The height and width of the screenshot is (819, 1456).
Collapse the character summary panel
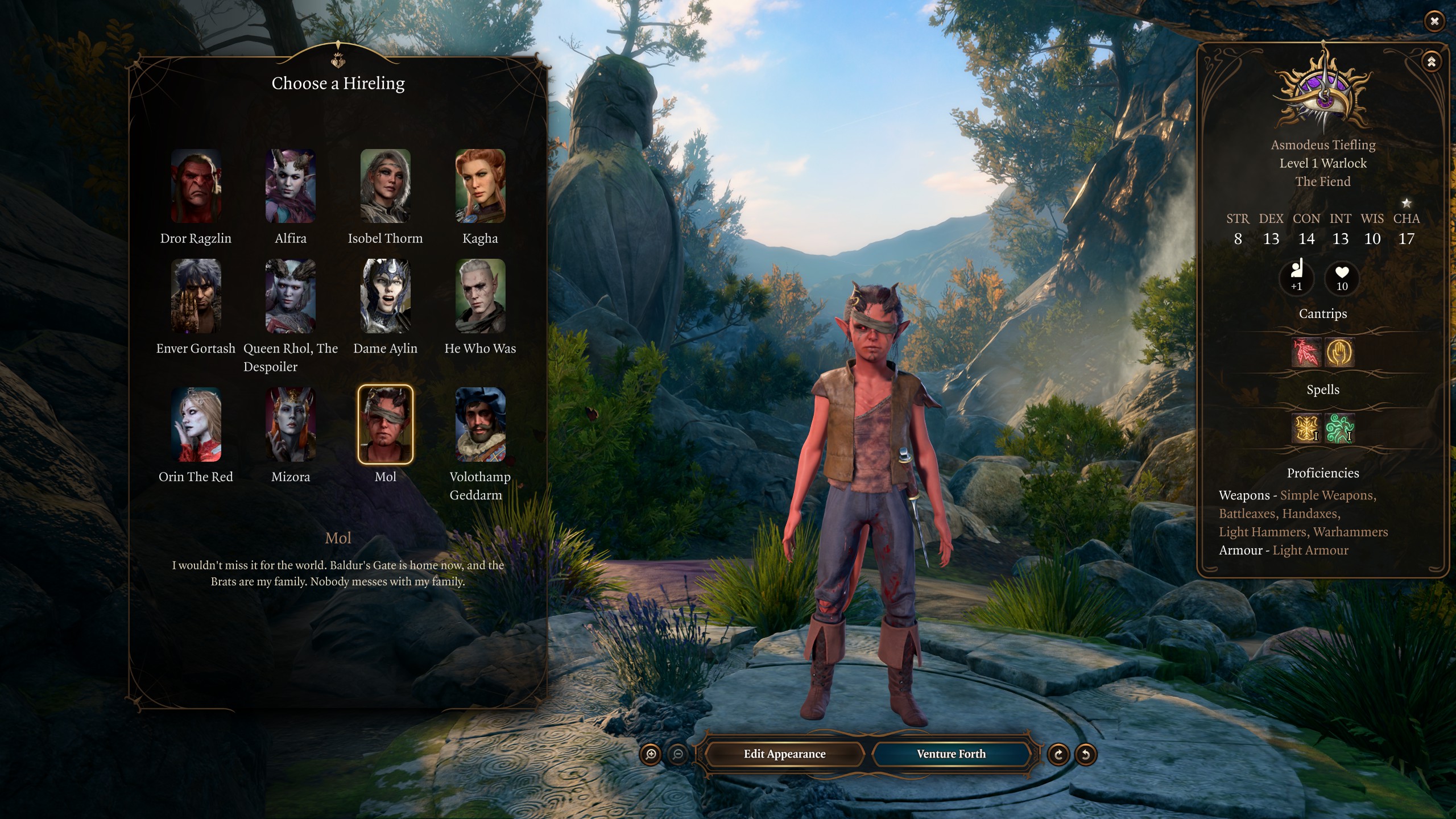point(1431,61)
